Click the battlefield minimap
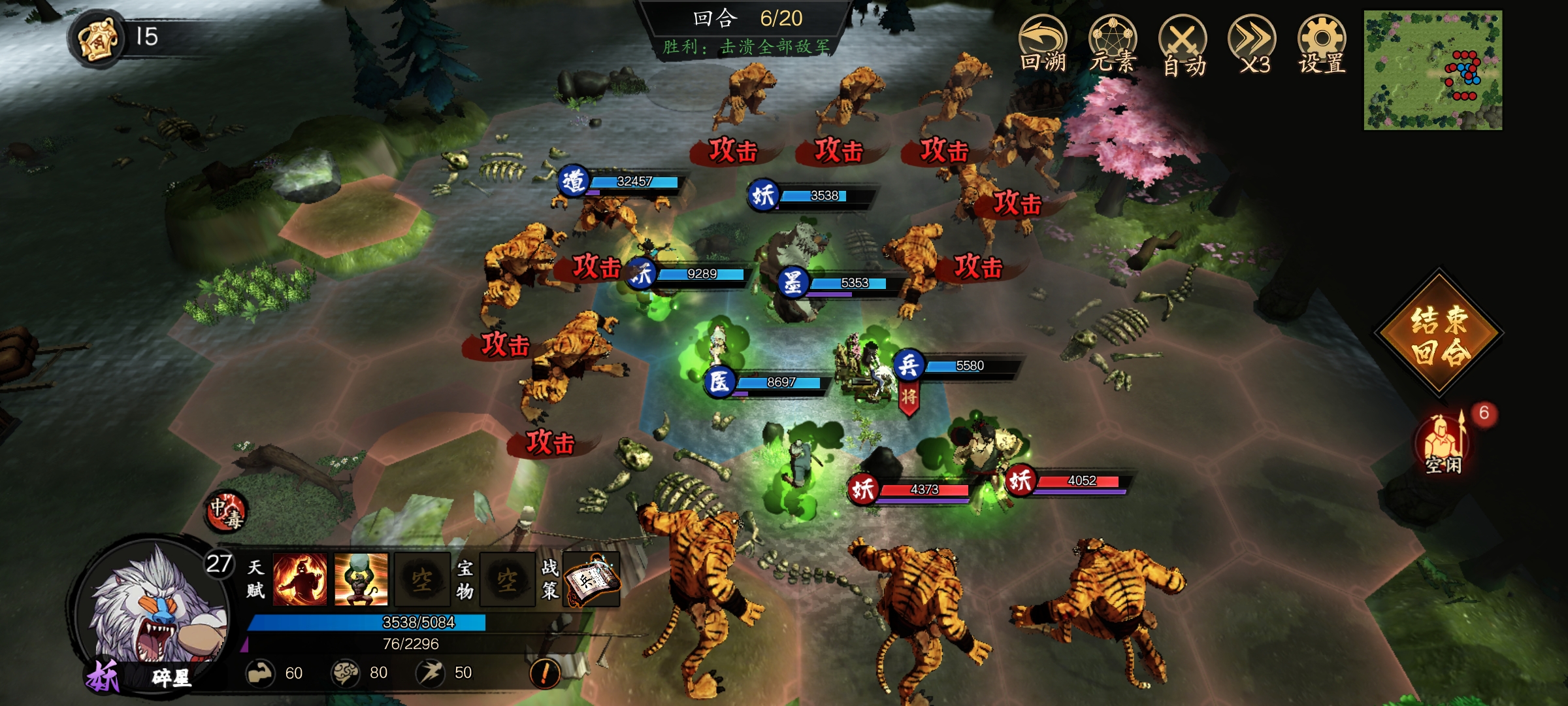 click(x=1433, y=70)
